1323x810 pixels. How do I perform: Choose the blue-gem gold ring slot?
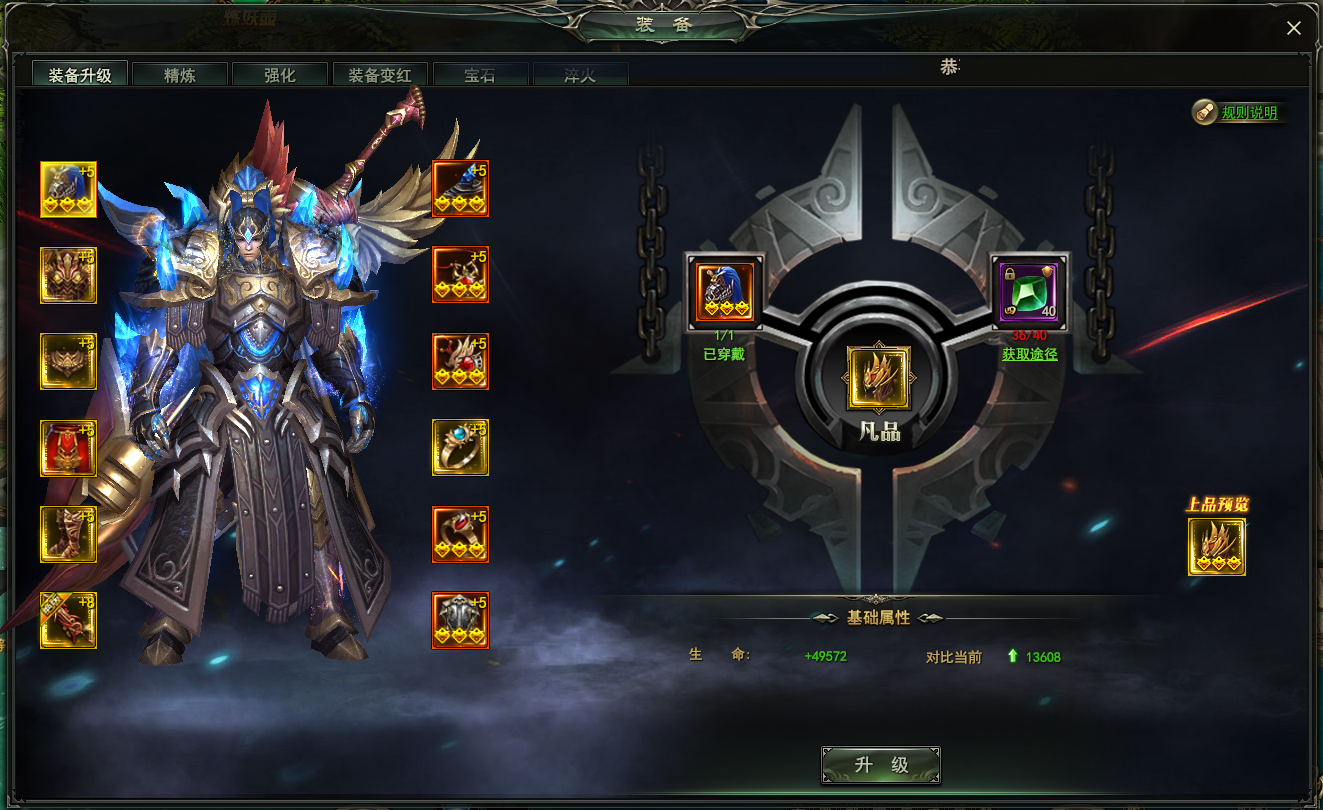click(x=460, y=447)
